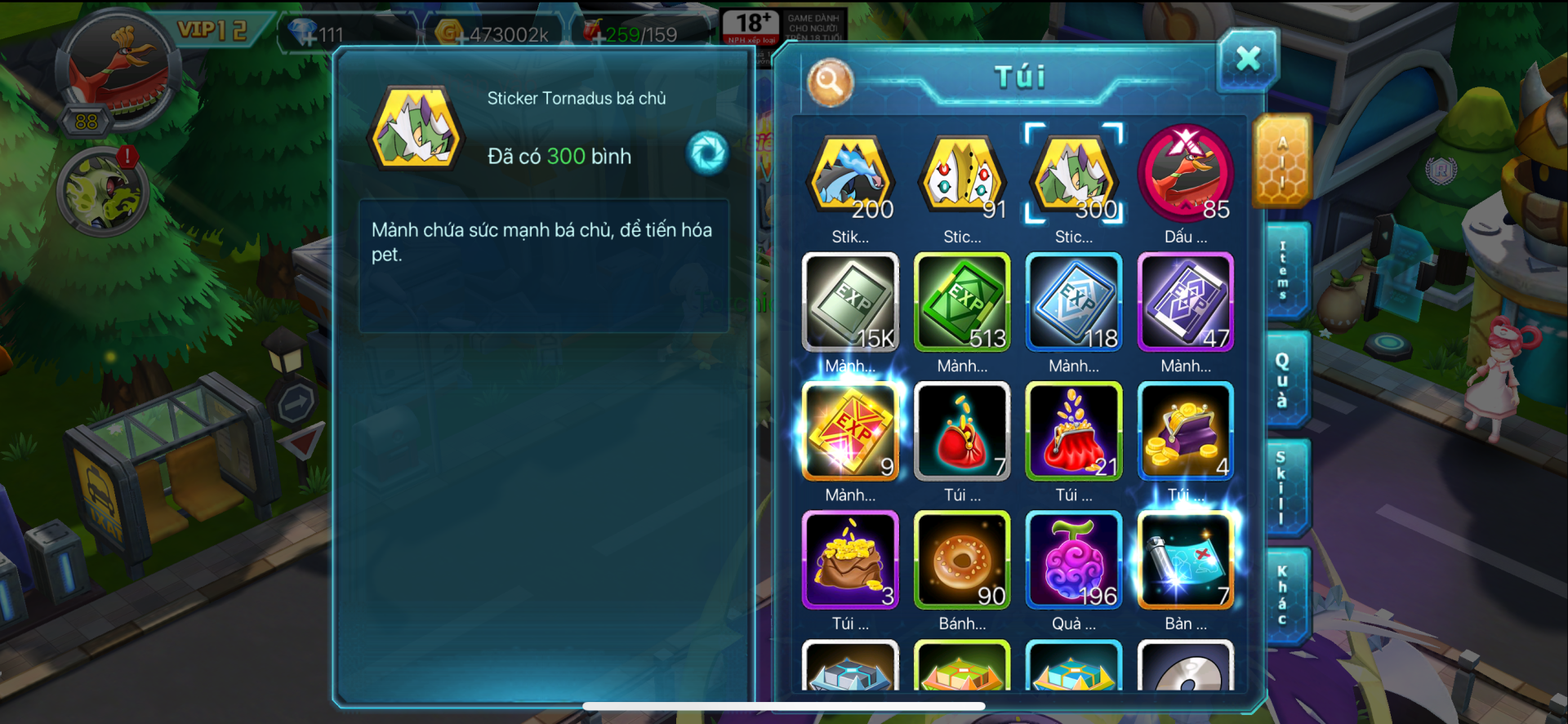Image resolution: width=1568 pixels, height=724 pixels.
Task: Switch to the Quà tab
Action: tap(1284, 380)
